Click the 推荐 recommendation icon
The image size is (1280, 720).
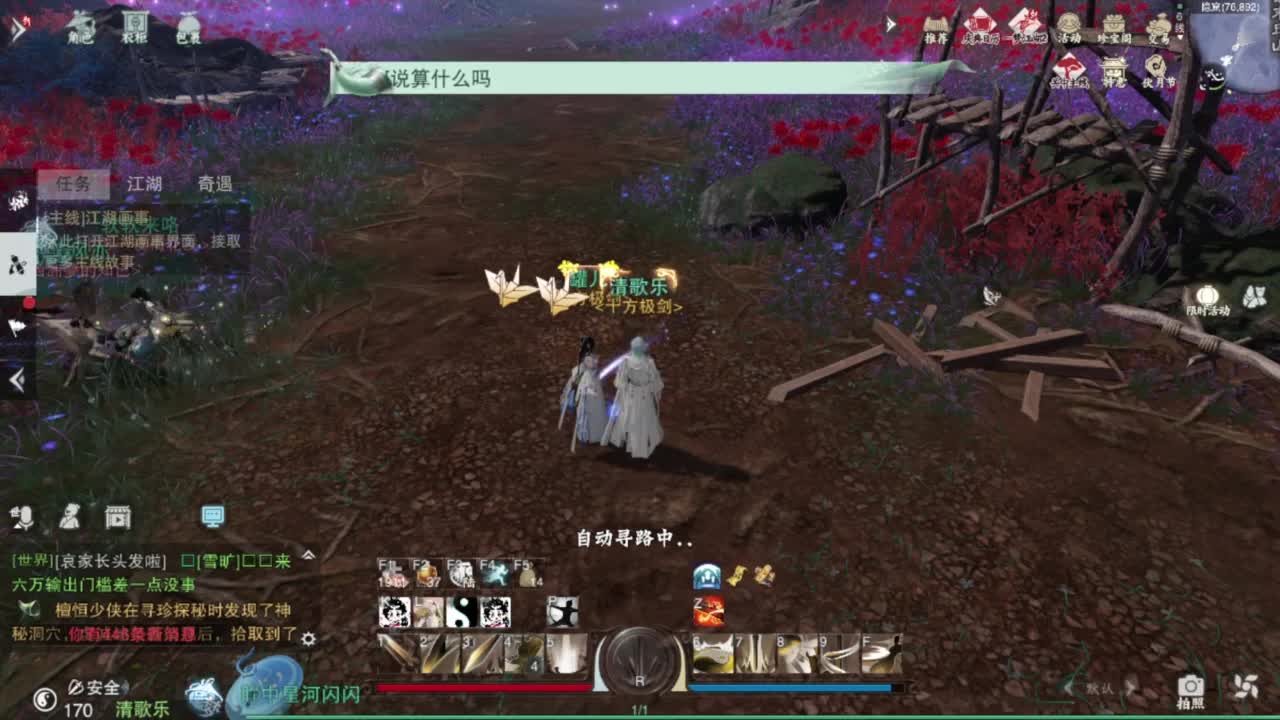935,25
